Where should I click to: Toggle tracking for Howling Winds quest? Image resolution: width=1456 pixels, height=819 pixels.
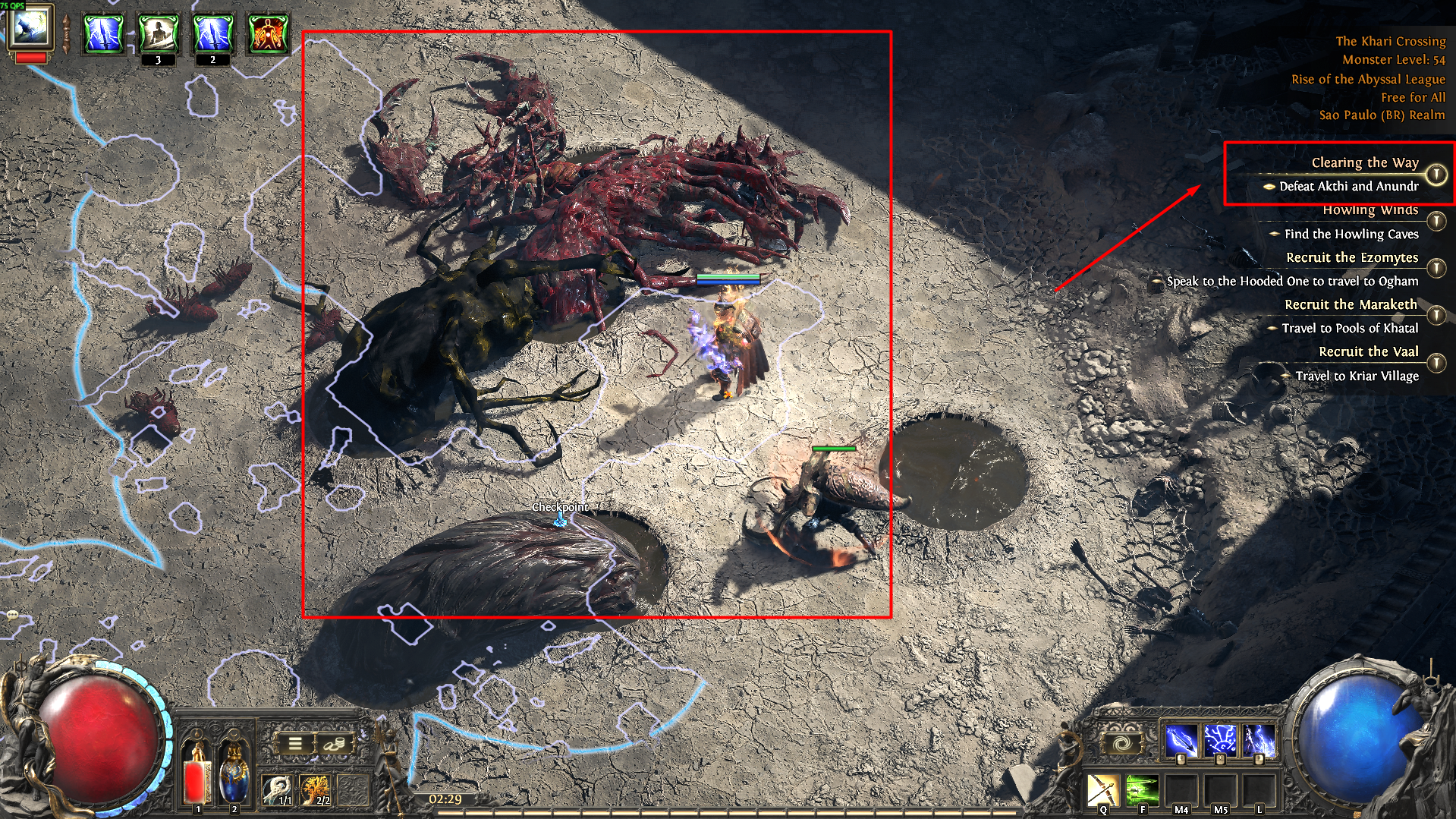coord(1436,221)
